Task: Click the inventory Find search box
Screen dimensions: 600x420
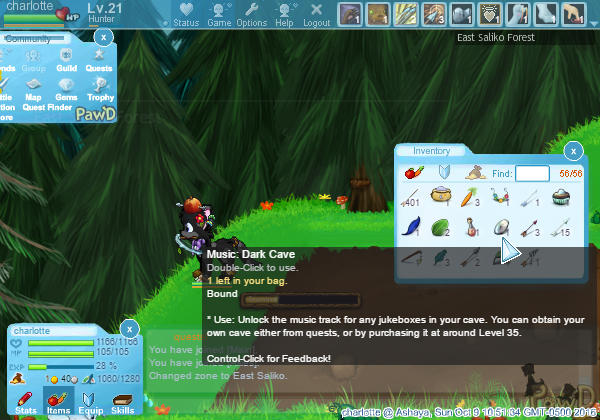Action: (x=532, y=174)
